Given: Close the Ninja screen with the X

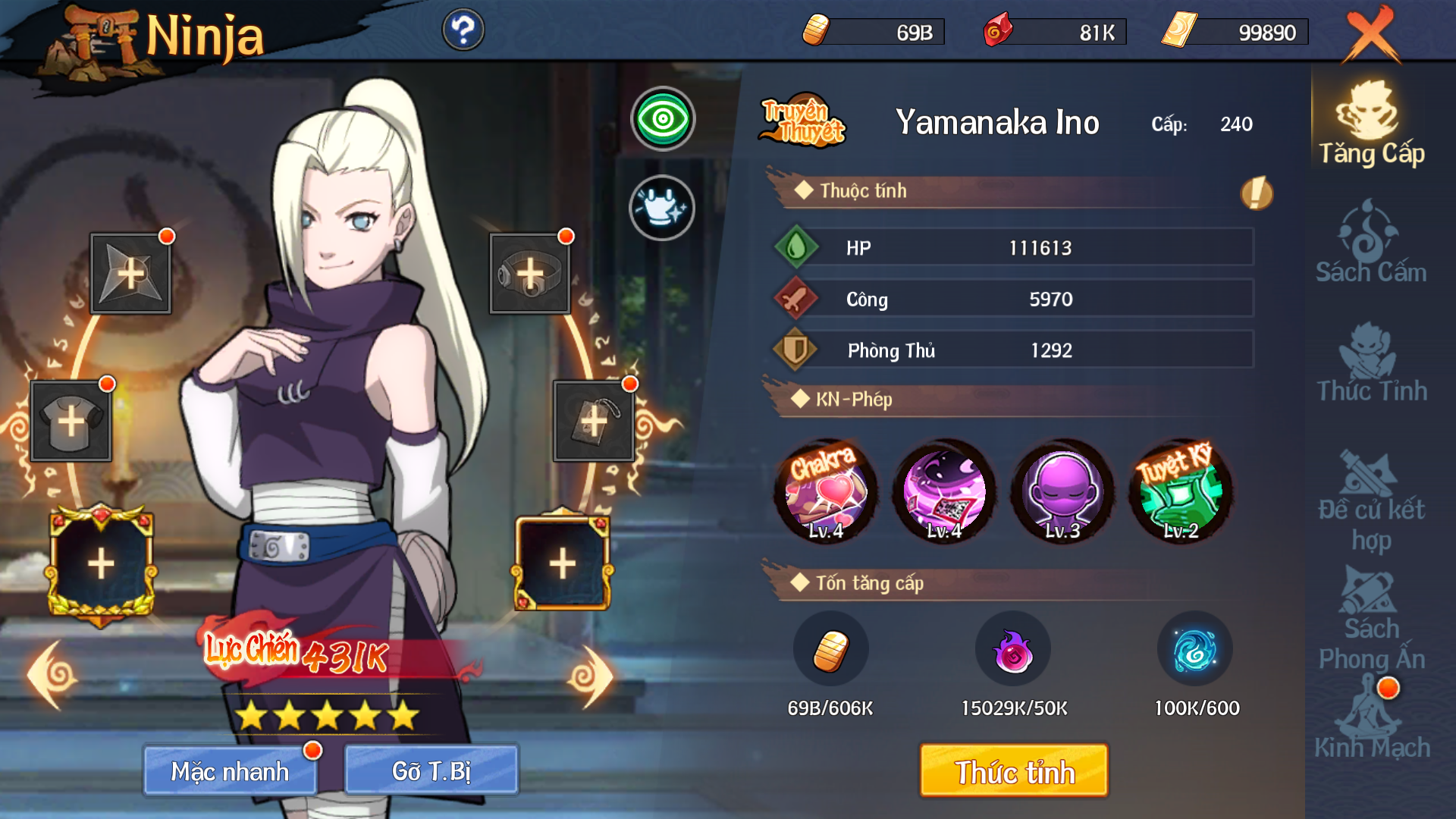Looking at the screenshot, I should point(1371,34).
